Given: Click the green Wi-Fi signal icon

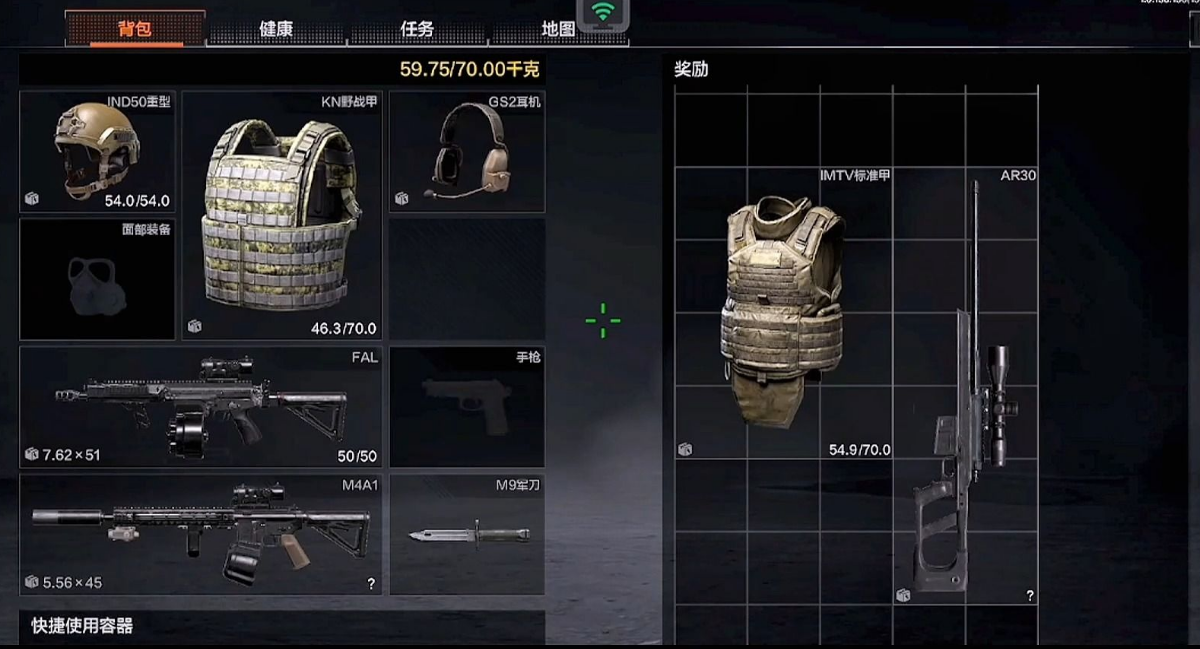Looking at the screenshot, I should pos(602,13).
